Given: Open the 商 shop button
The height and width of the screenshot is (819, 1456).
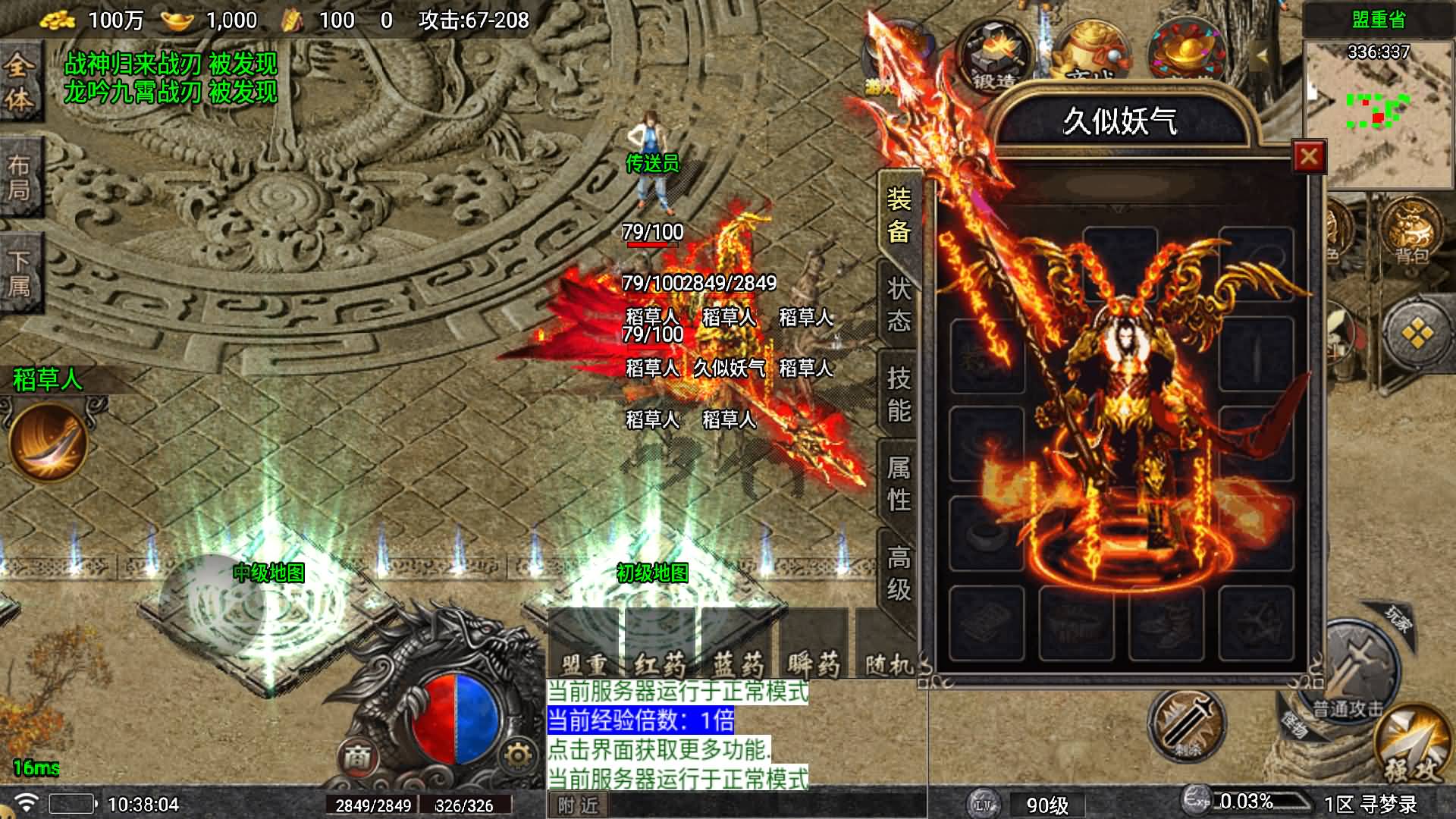Looking at the screenshot, I should 357,756.
